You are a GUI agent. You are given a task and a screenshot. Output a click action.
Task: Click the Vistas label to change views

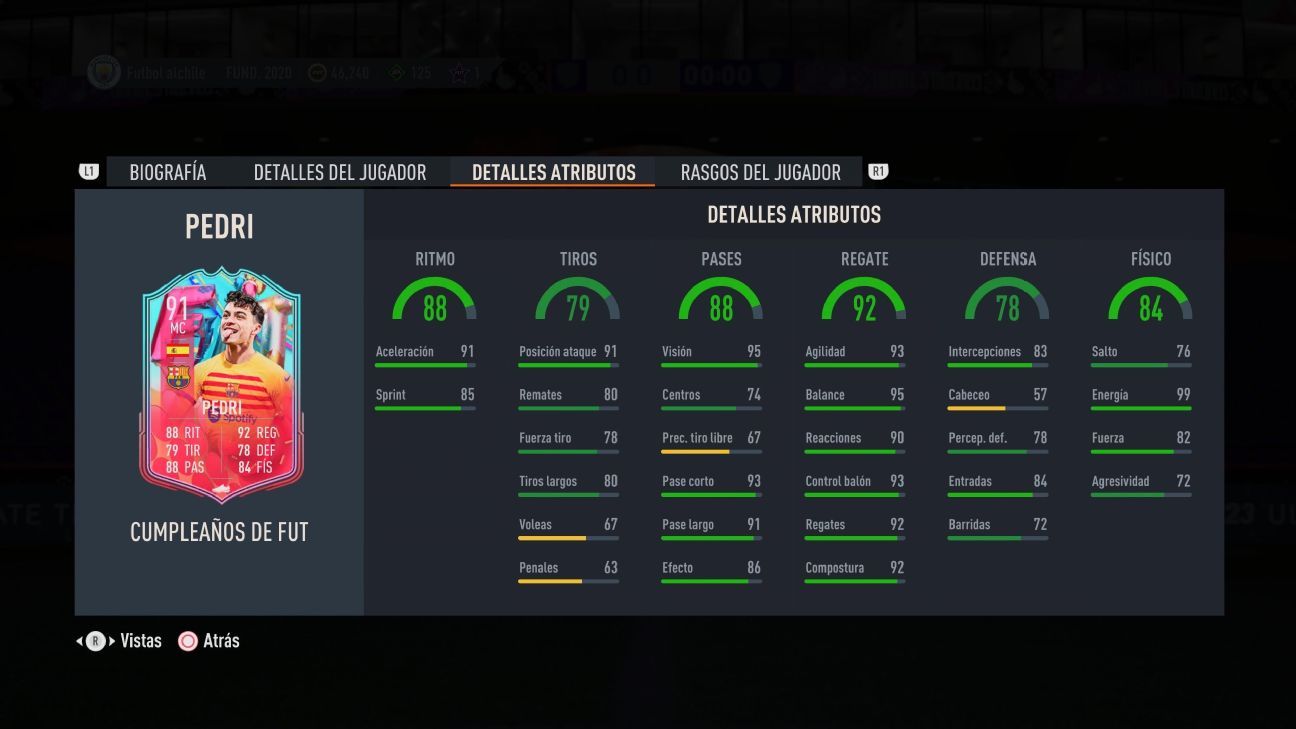point(141,640)
